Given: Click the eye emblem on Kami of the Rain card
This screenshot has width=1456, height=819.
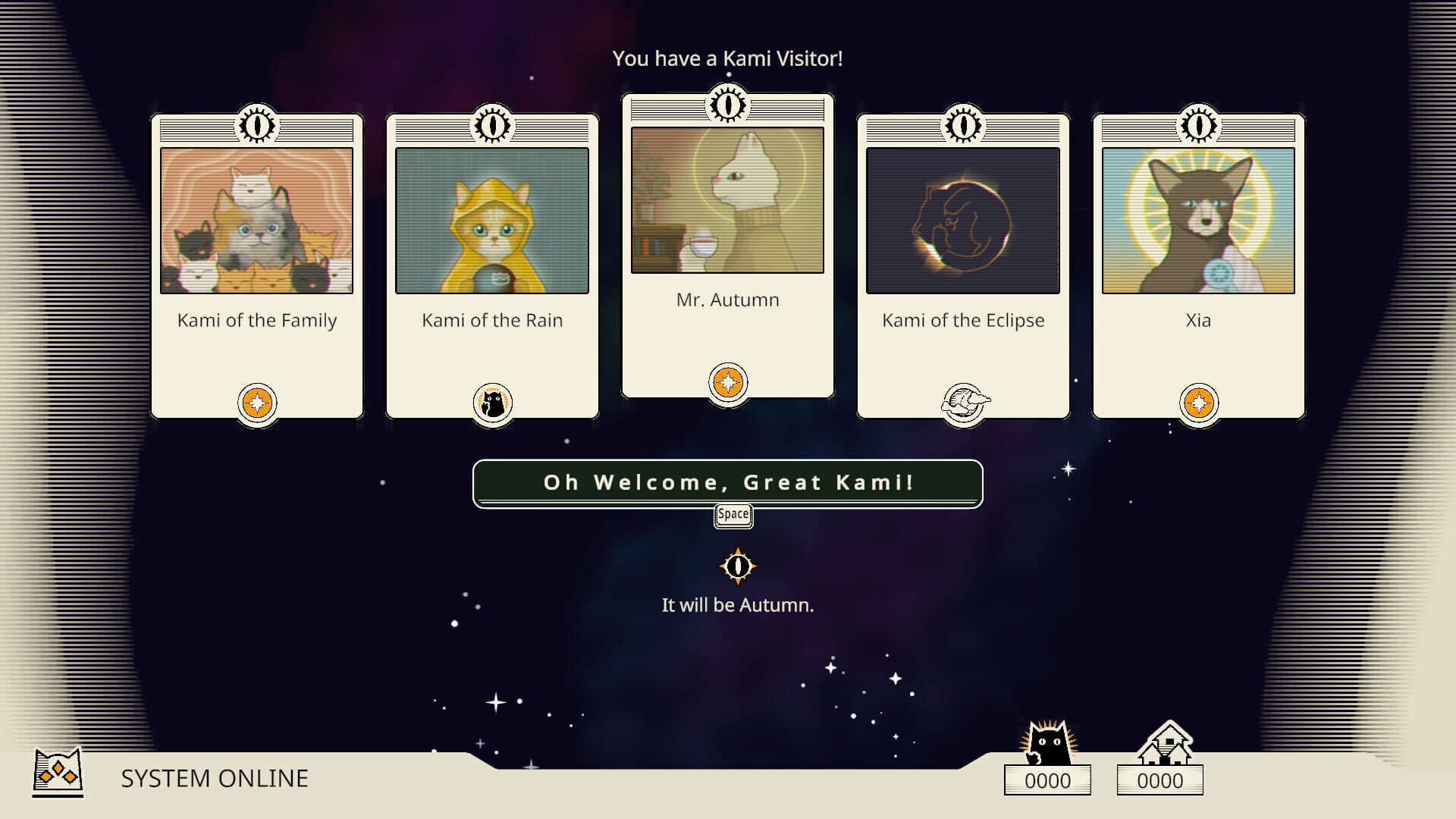Looking at the screenshot, I should [494, 126].
